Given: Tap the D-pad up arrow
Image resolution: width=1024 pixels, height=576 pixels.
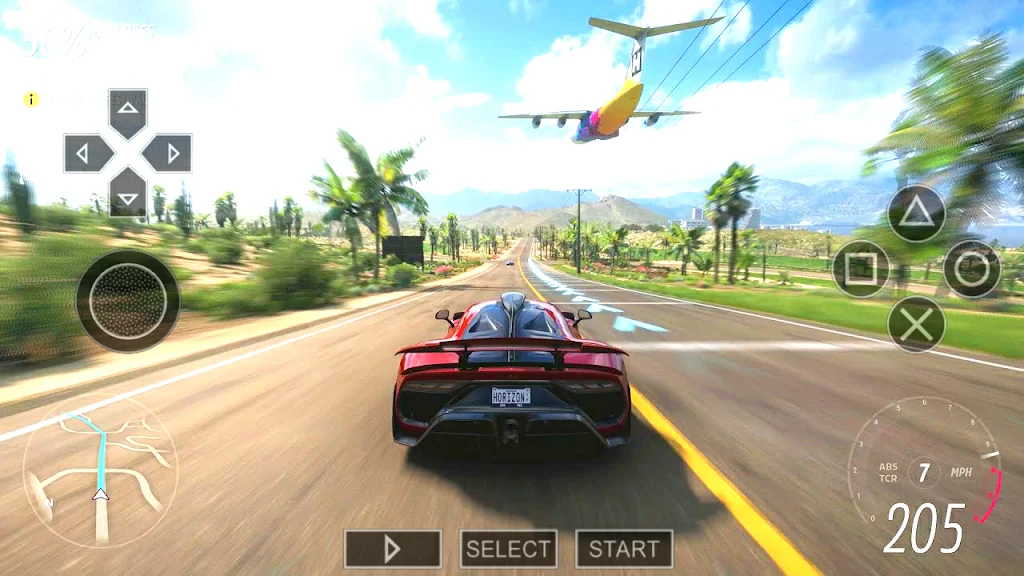Looking at the screenshot, I should click(128, 112).
